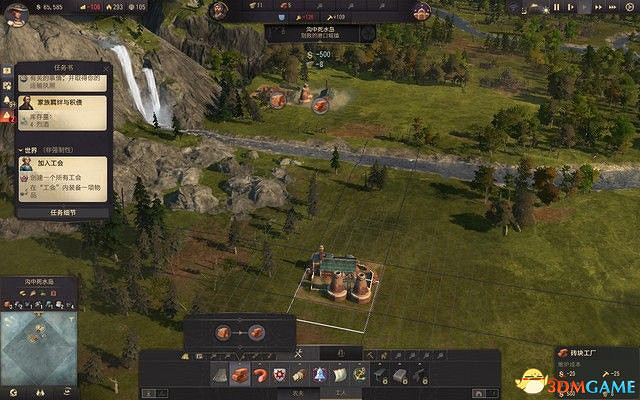The width and height of the screenshot is (640, 400).
Task: Collapse the 世界 quest section arrow
Action: pos(22,149)
